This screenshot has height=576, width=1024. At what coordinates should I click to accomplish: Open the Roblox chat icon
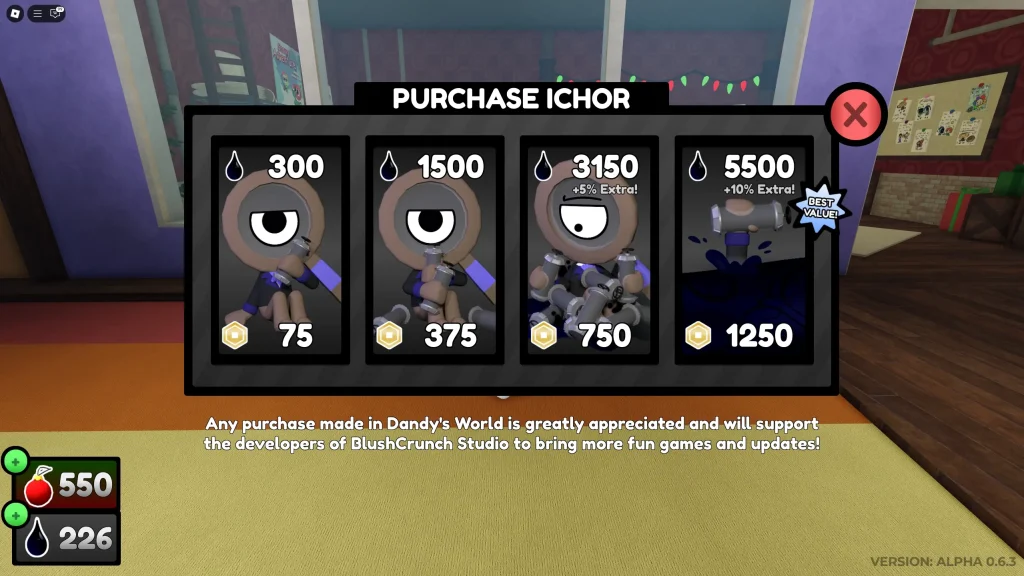56,13
